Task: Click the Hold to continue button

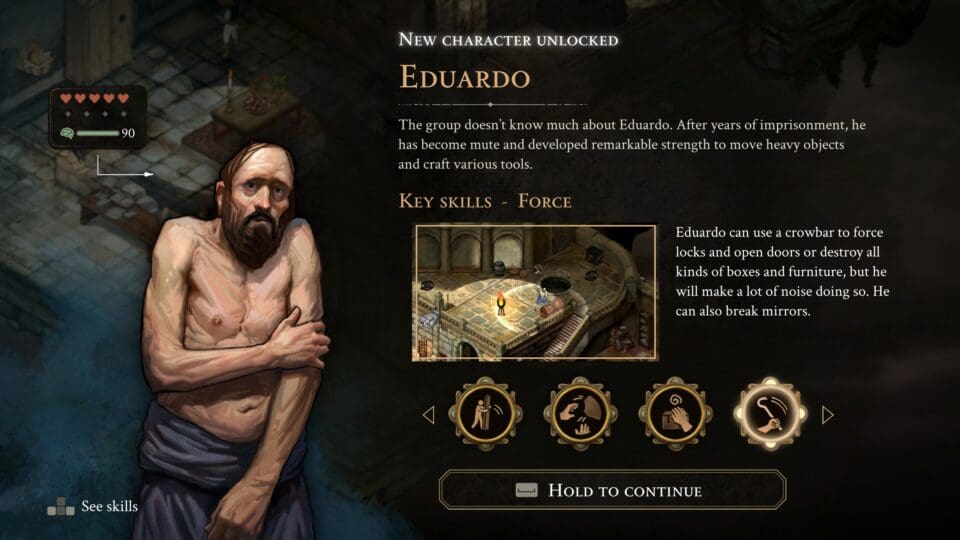Action: 612,490
